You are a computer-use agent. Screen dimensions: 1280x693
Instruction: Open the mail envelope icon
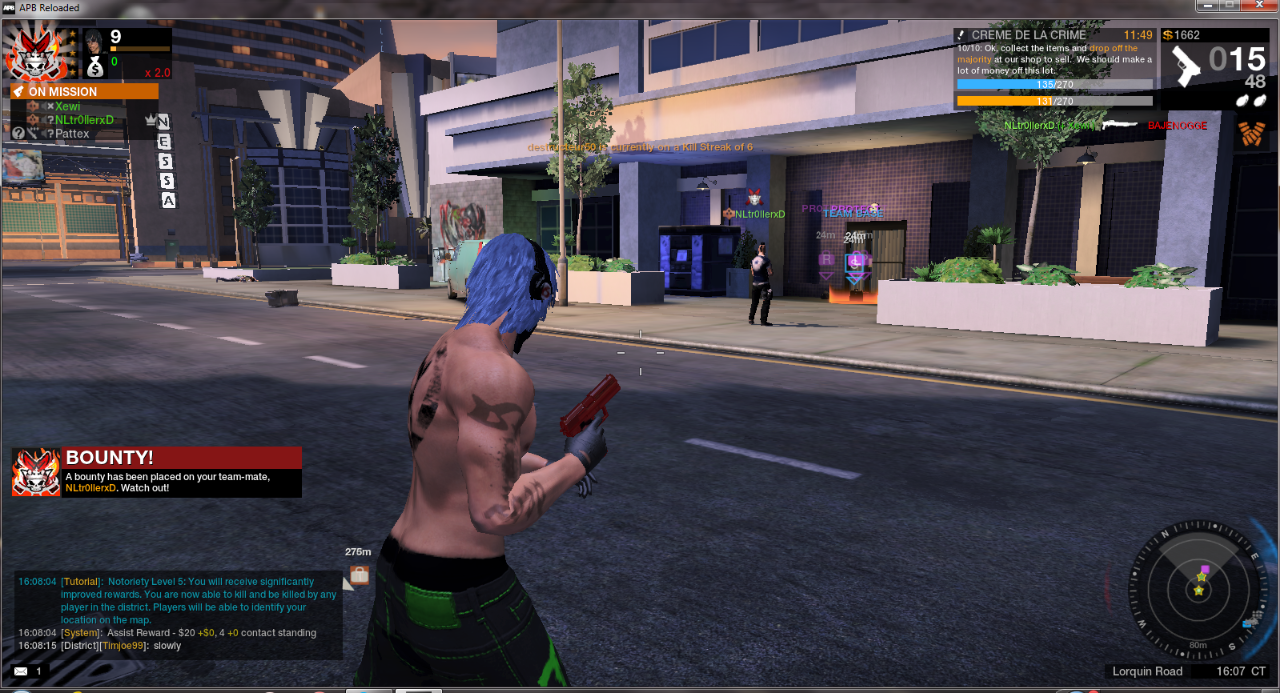click(21, 671)
